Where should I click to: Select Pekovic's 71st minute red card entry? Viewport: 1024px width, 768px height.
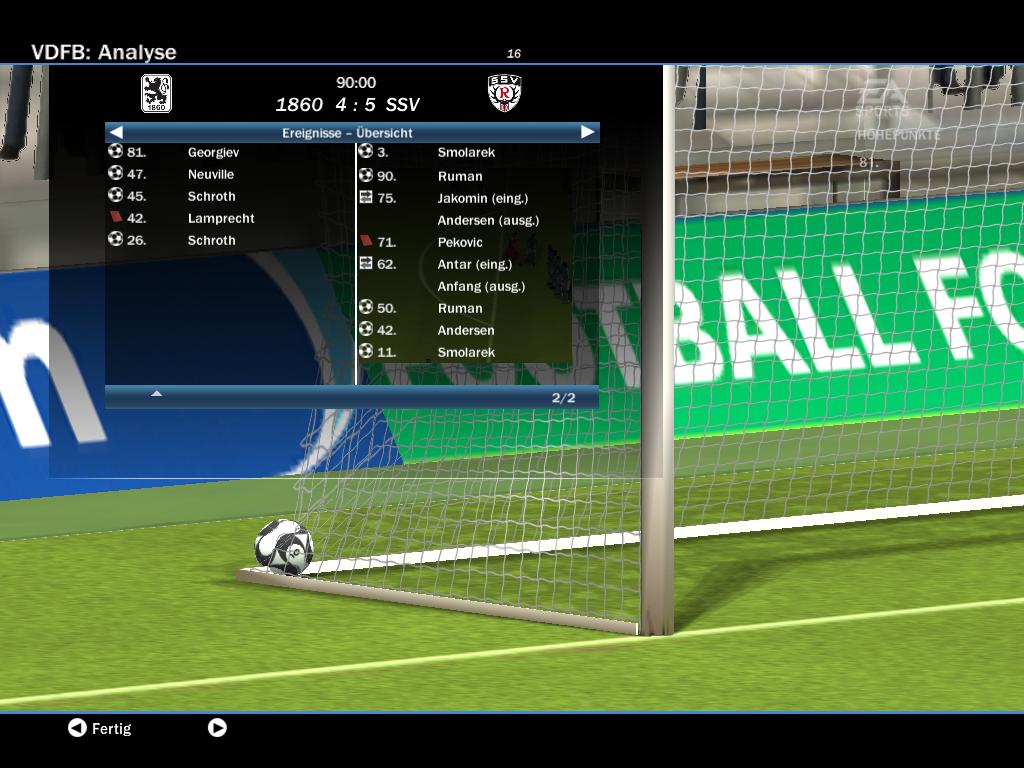459,242
